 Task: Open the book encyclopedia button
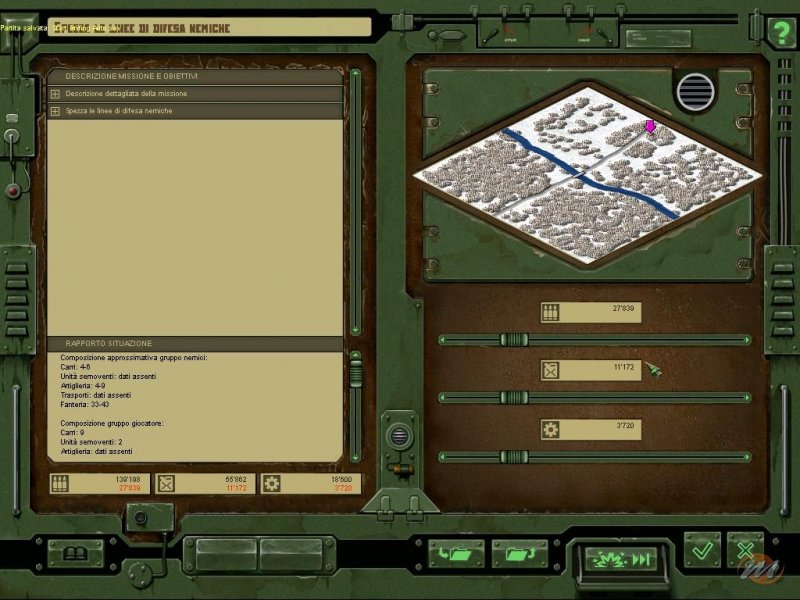(76, 553)
